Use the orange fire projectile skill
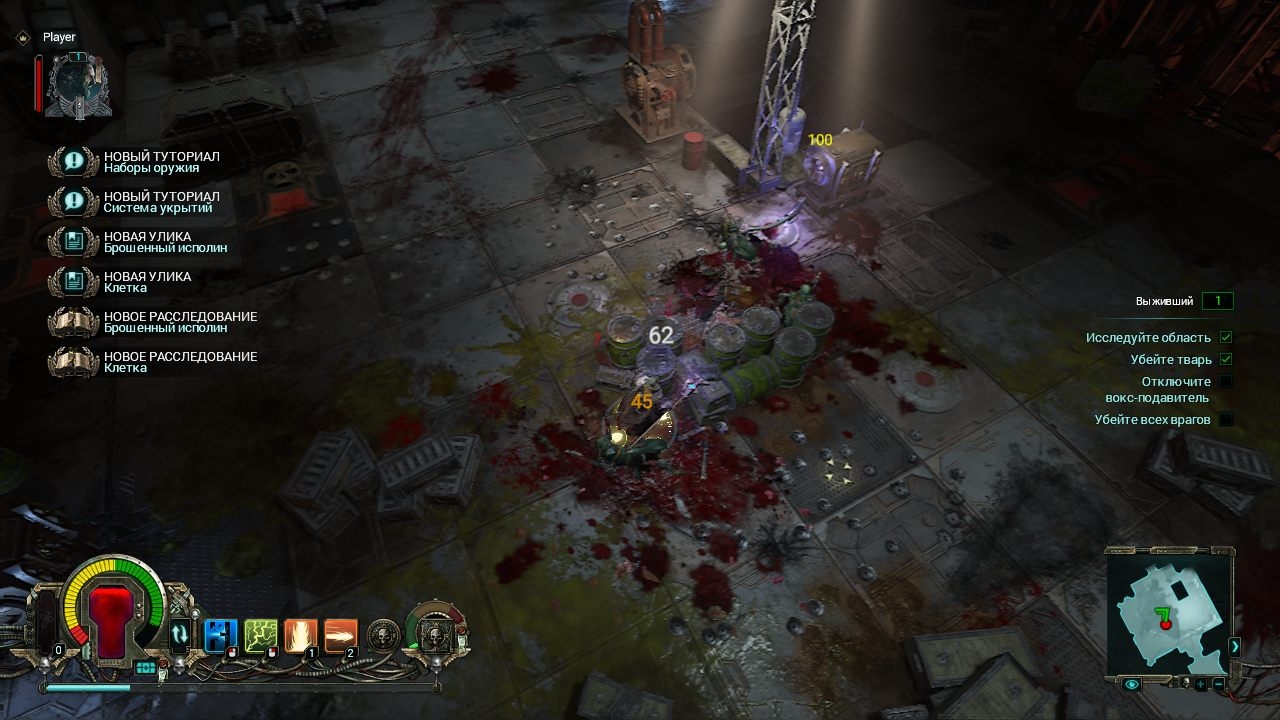Viewport: 1280px width, 720px height. pyautogui.click(x=340, y=635)
